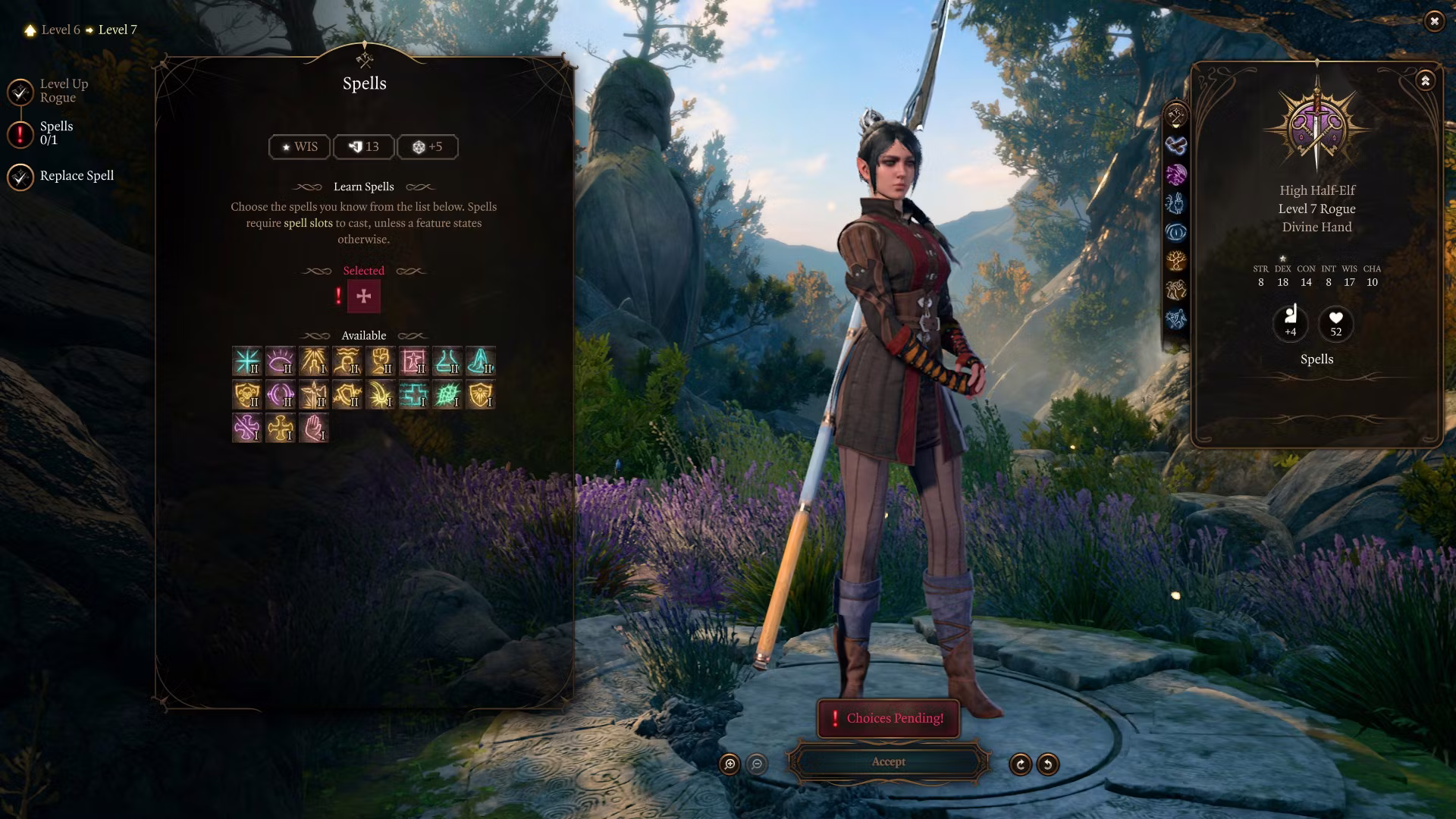The height and width of the screenshot is (819, 1456).
Task: Click the Accept button
Action: (x=888, y=762)
